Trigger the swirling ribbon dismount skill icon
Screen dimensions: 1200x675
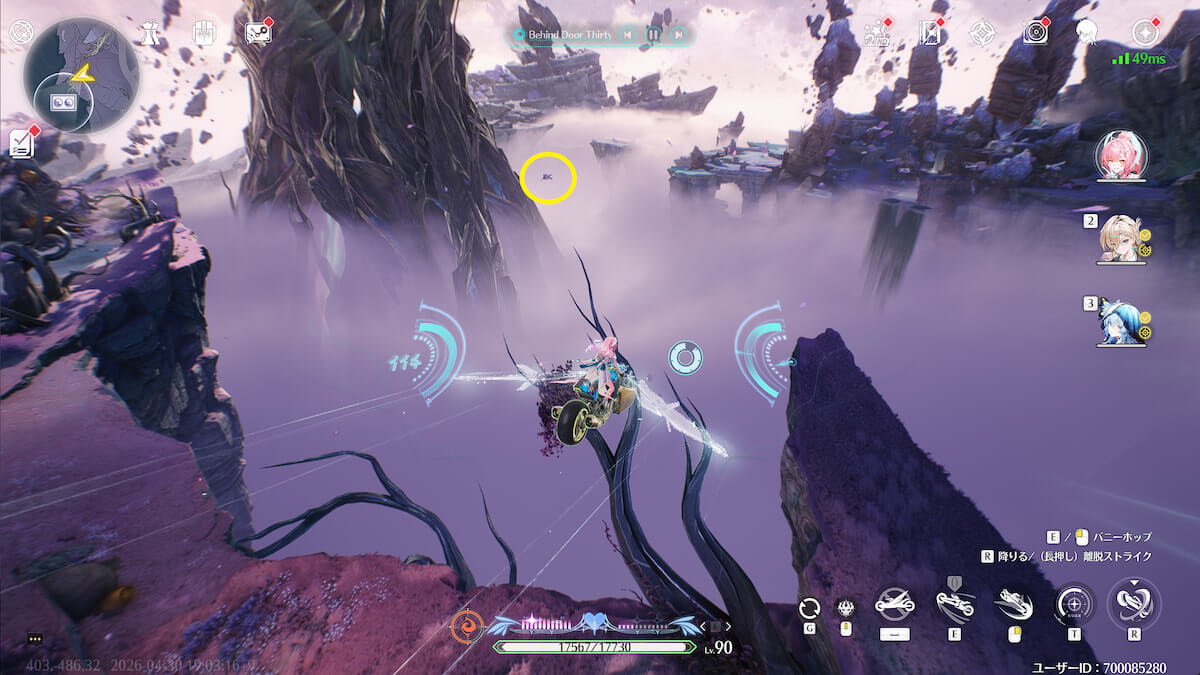point(1134,604)
